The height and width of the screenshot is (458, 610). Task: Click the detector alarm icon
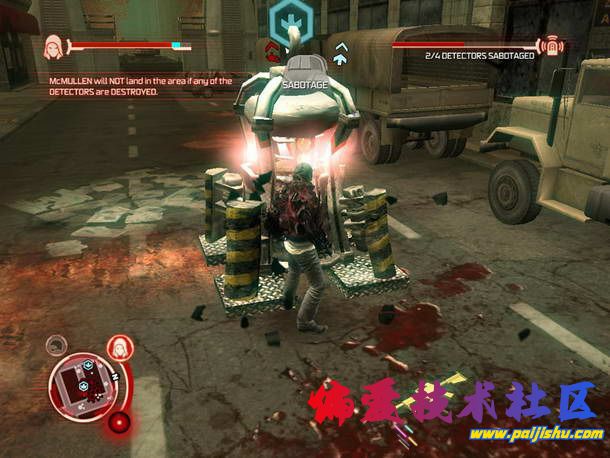click(x=551, y=46)
